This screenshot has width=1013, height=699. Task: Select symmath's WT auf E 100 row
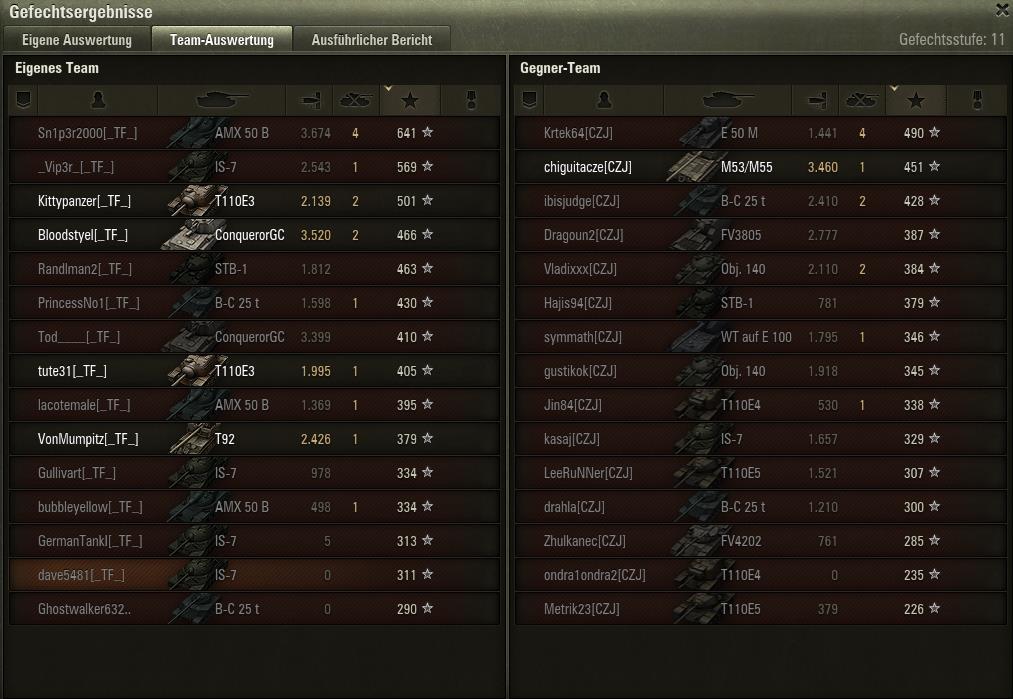click(x=760, y=337)
